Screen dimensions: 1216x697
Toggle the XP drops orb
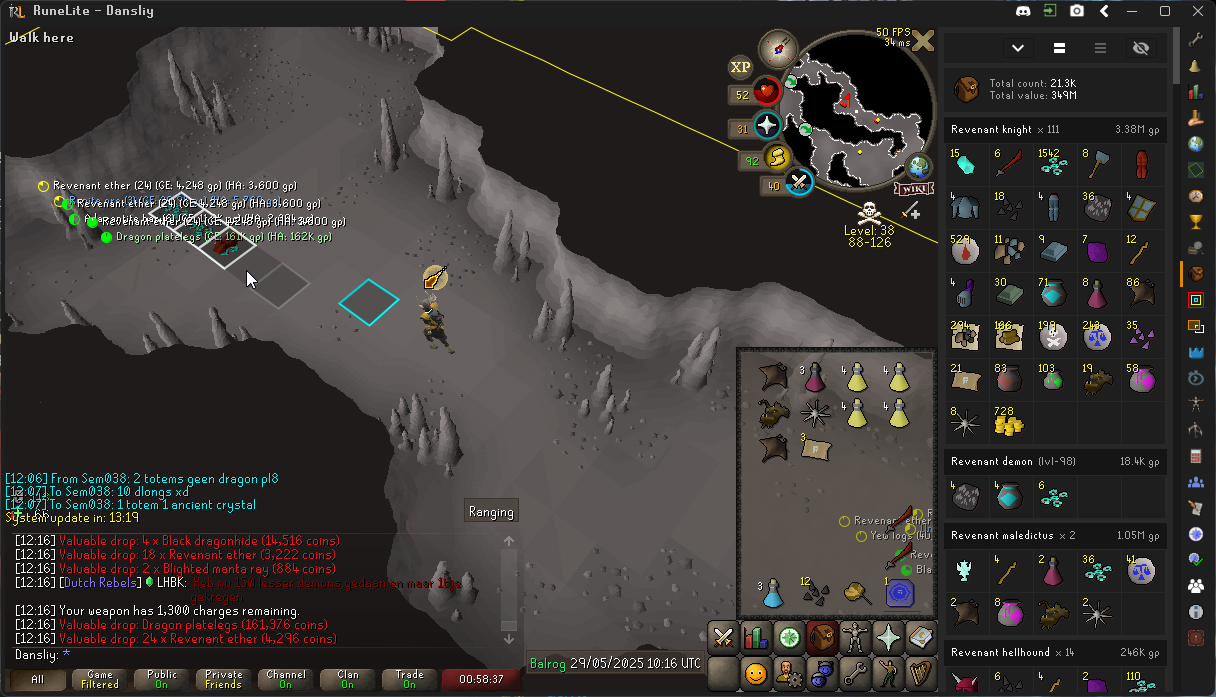tap(740, 67)
